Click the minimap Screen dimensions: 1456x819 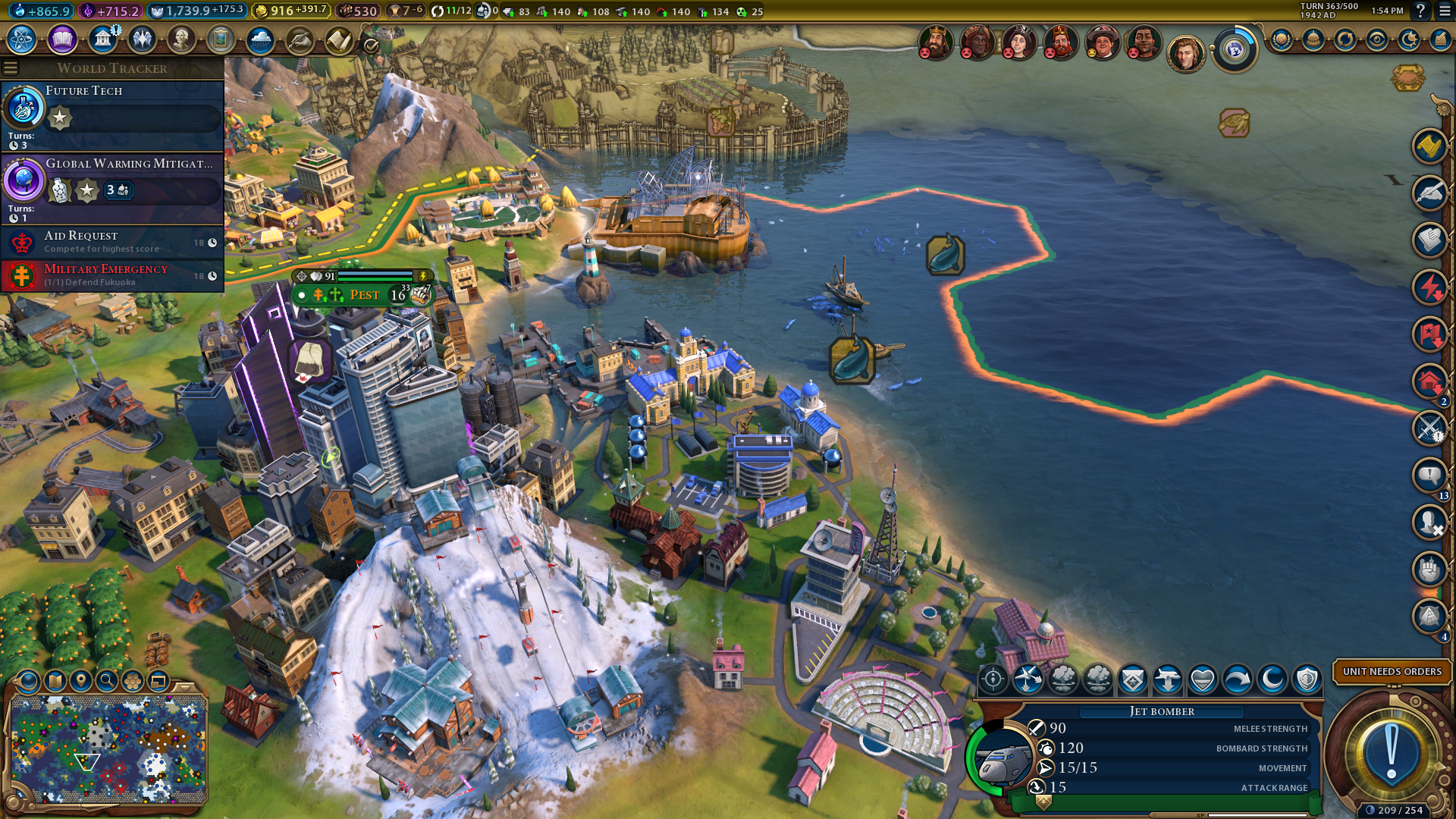[108, 749]
